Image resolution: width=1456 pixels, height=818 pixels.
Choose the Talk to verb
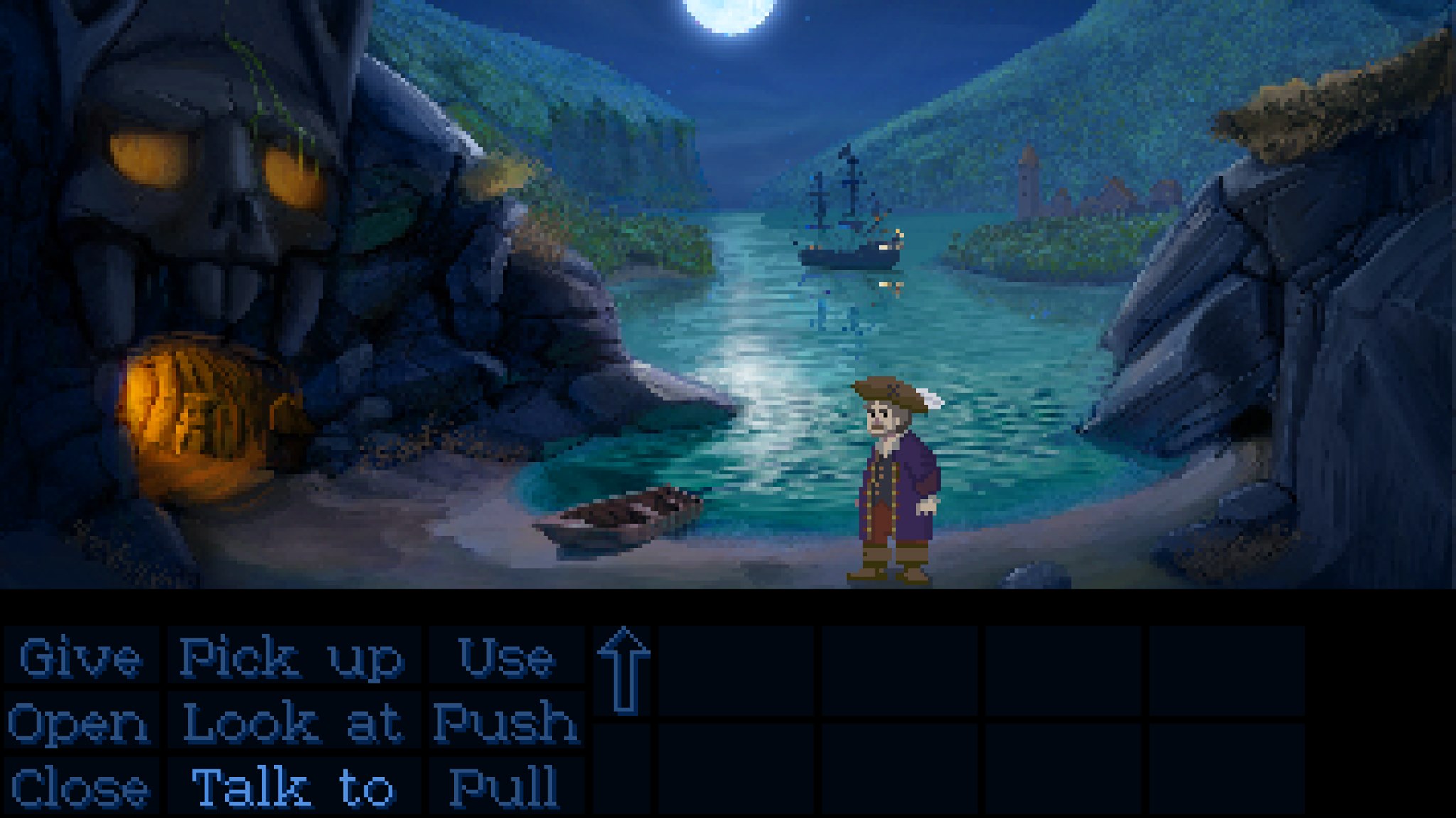click(x=292, y=787)
